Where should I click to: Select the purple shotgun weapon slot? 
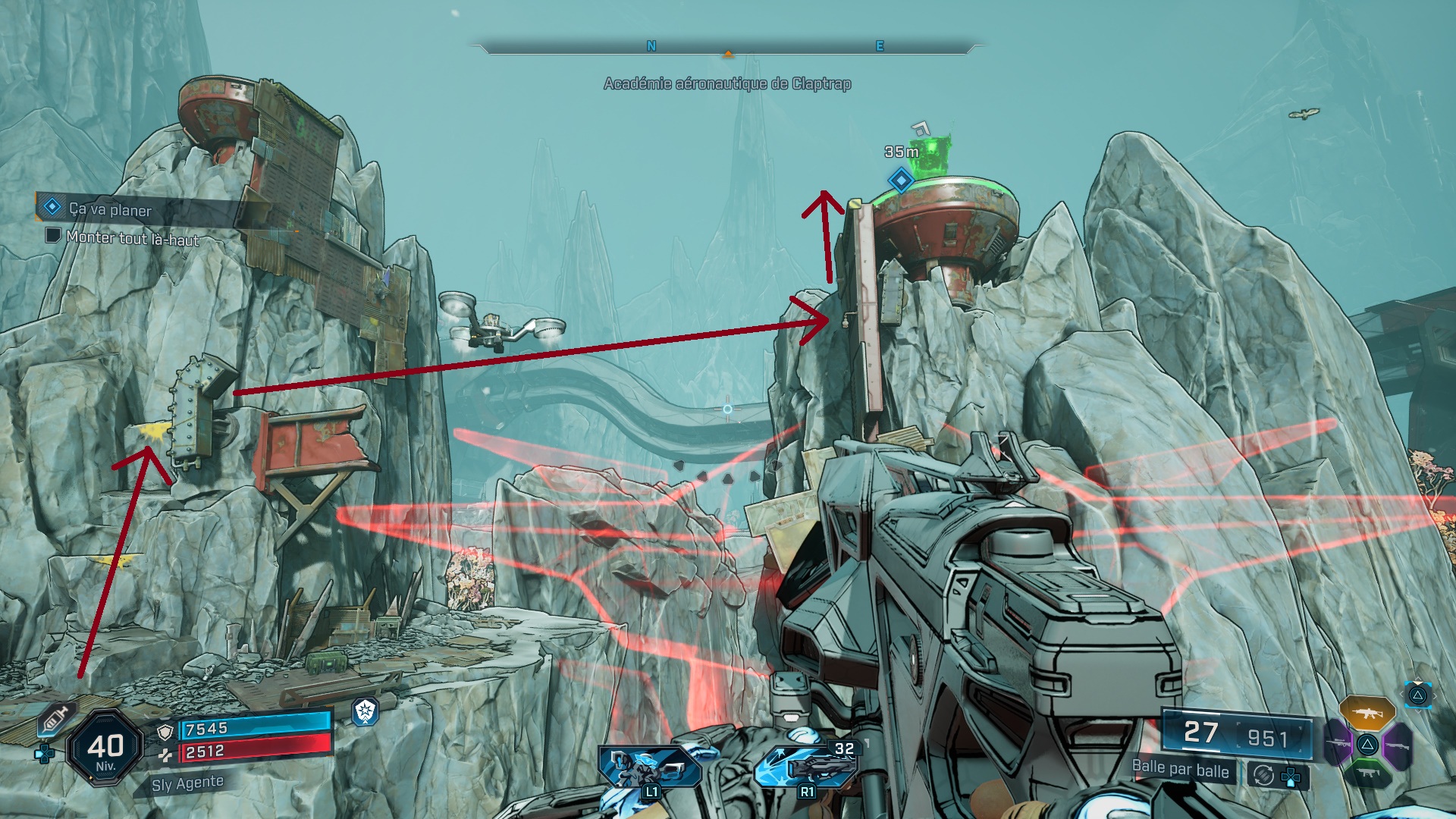pos(1397,743)
